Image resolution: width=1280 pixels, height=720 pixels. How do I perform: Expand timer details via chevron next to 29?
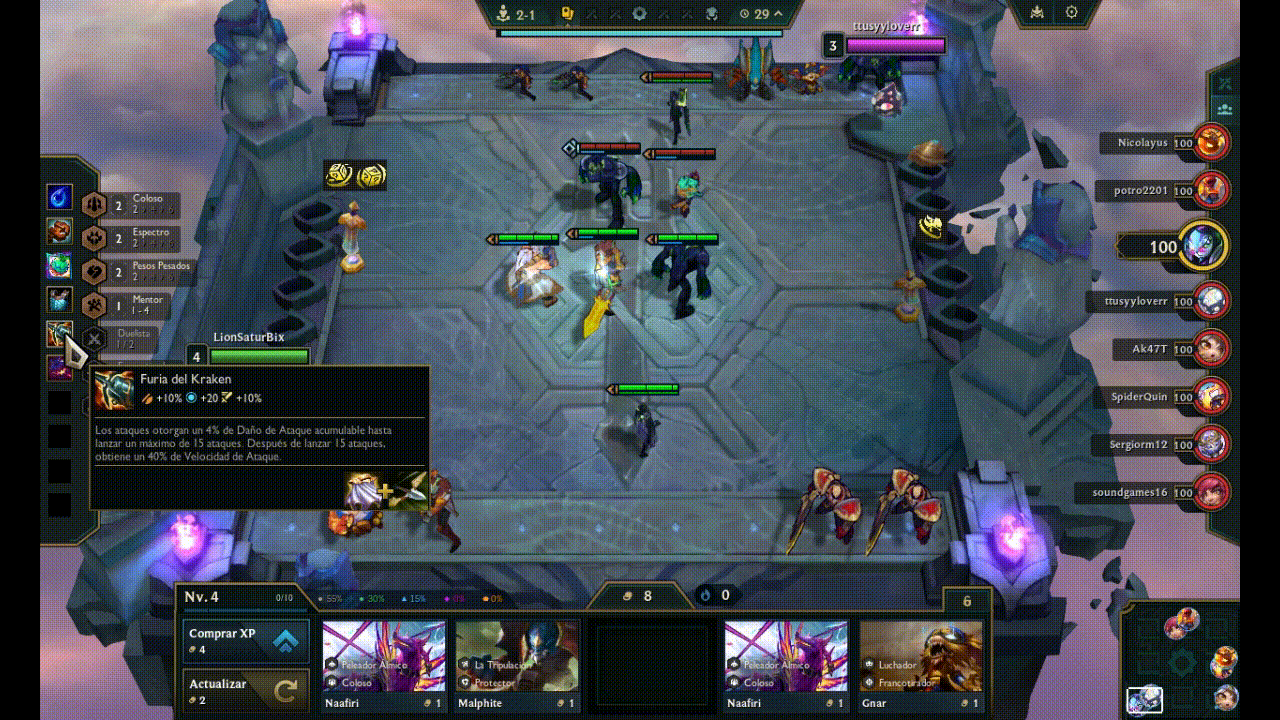click(x=777, y=14)
